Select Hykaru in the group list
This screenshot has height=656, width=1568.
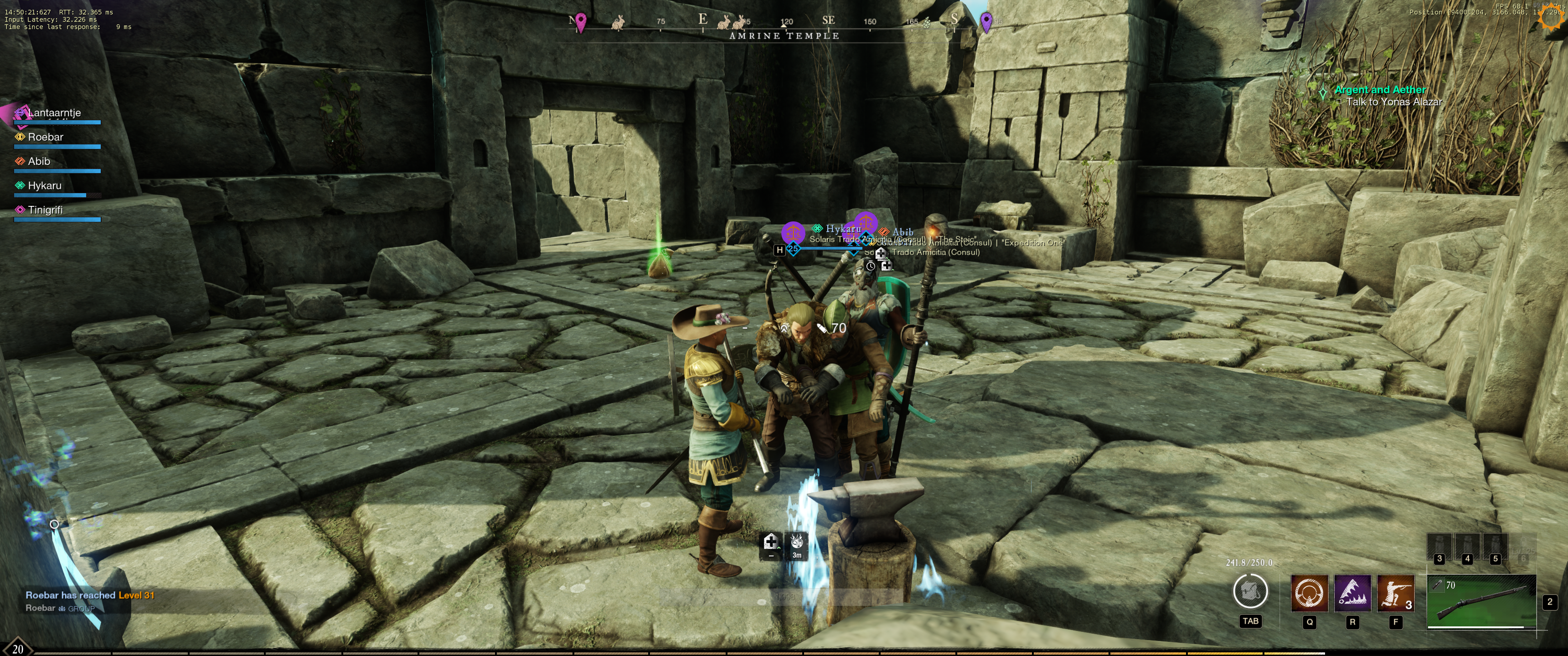44,186
